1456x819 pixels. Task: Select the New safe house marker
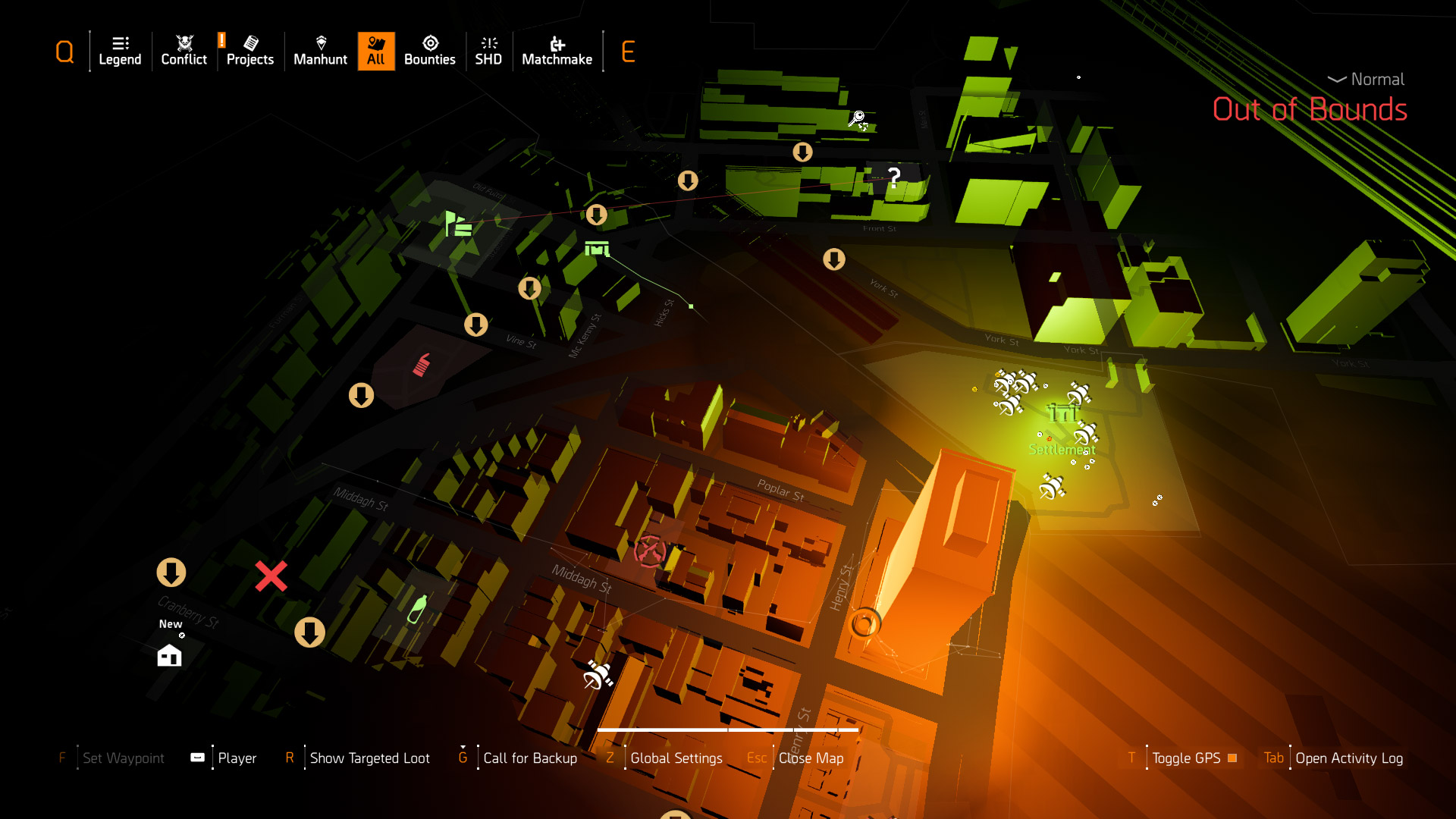pos(169,655)
